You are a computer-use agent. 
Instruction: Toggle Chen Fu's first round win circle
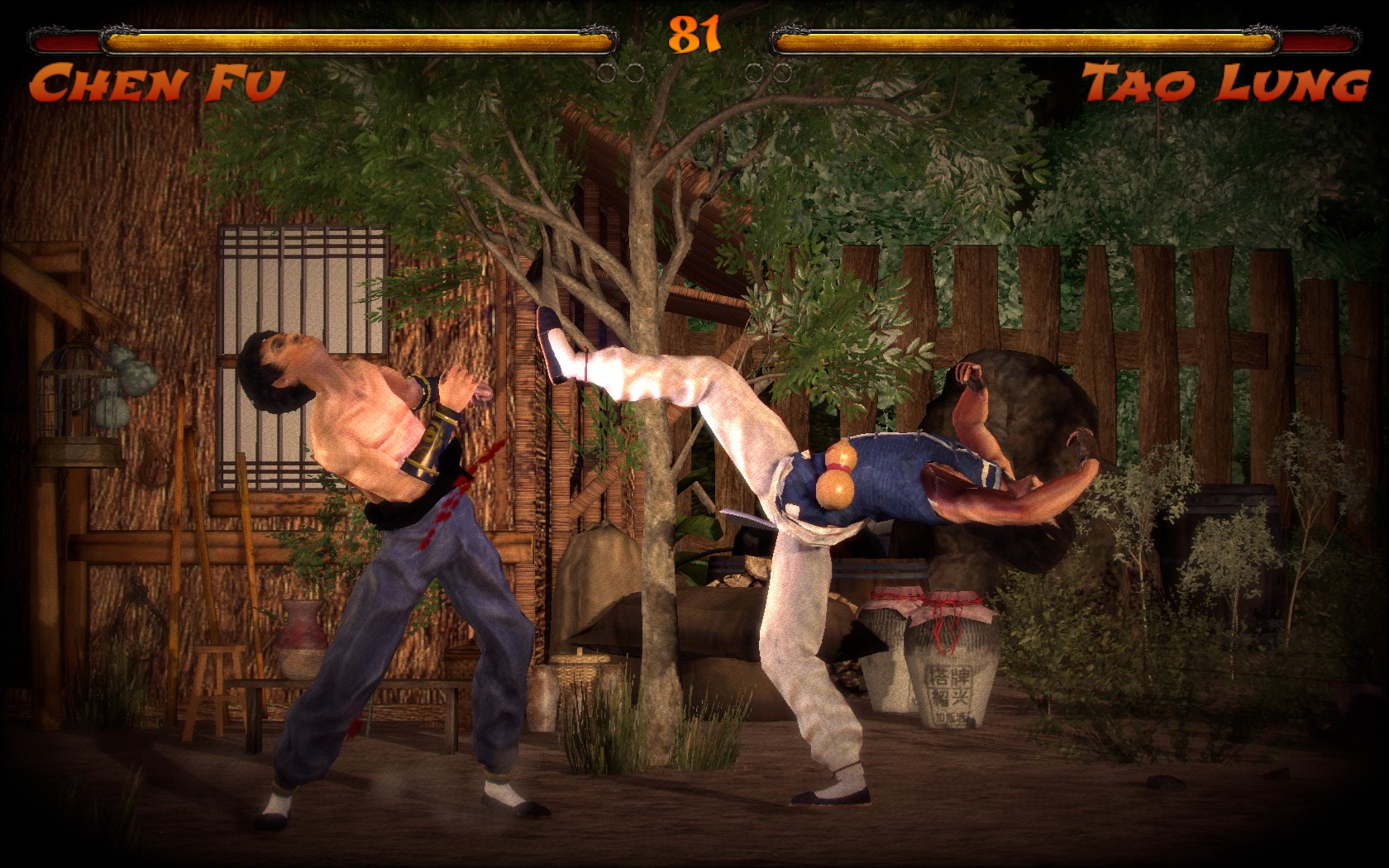click(x=608, y=73)
